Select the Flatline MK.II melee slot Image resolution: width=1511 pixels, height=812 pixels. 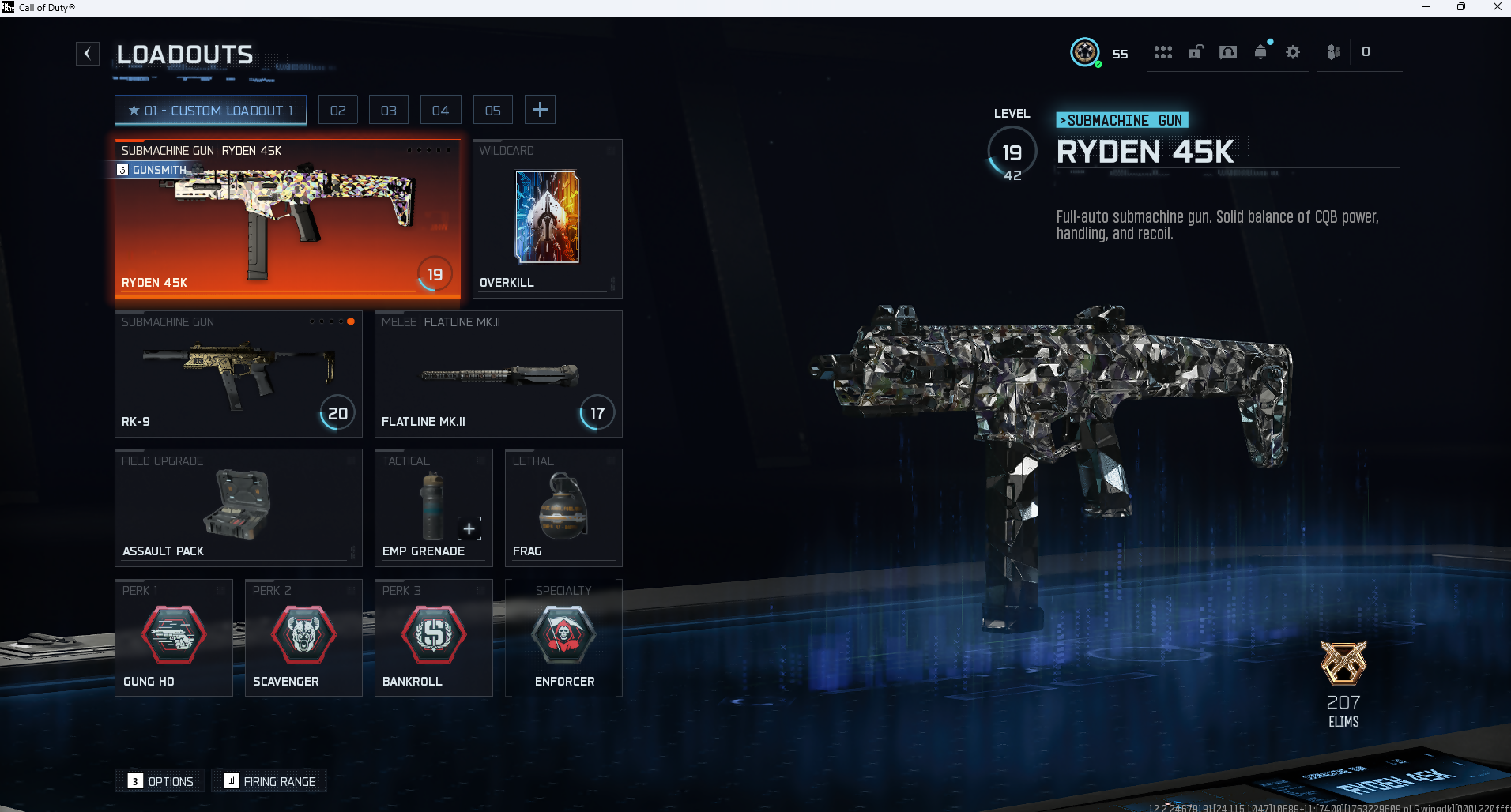(x=498, y=374)
